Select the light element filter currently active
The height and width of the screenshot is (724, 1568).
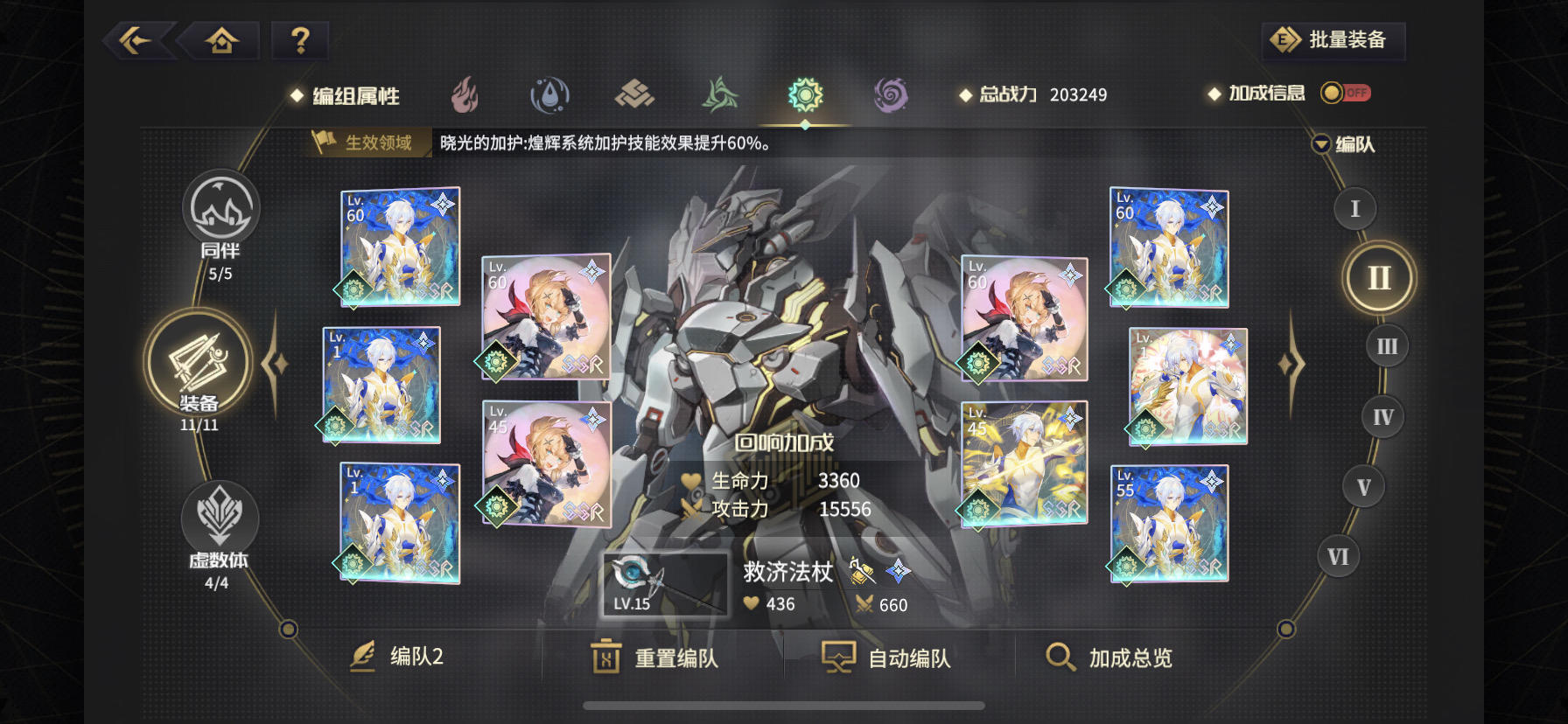805,94
